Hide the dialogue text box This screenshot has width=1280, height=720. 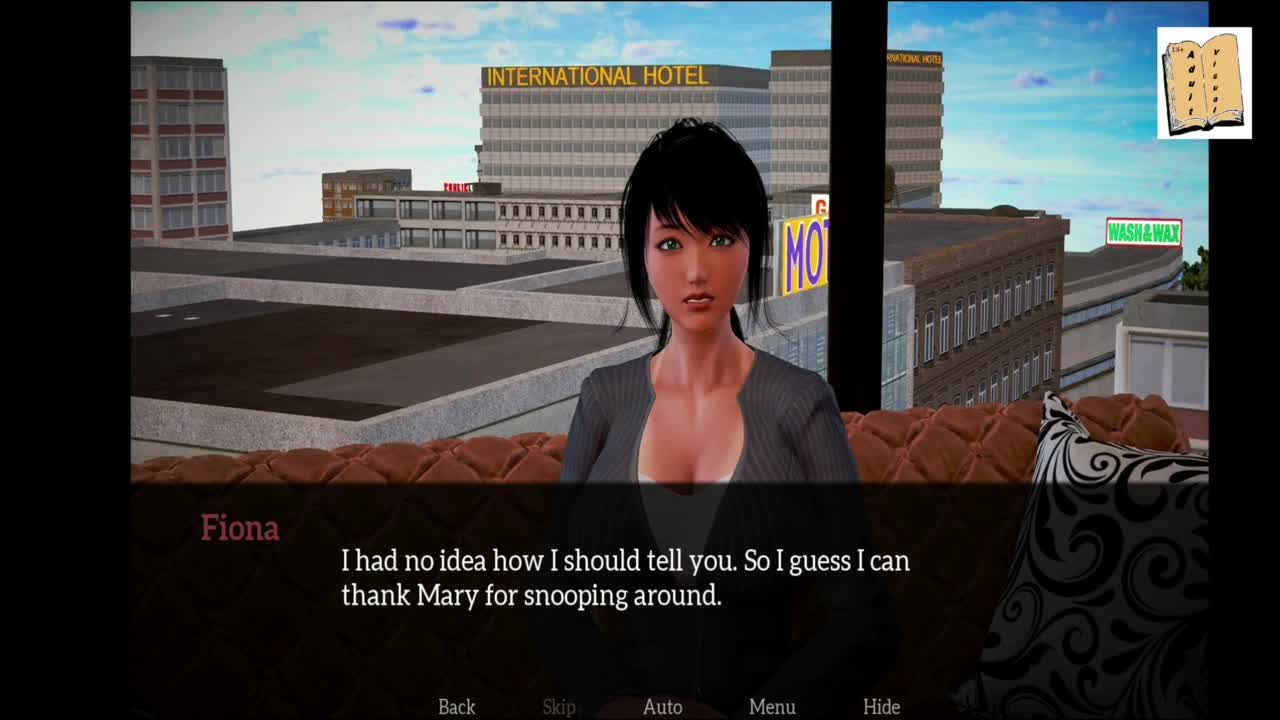click(881, 707)
